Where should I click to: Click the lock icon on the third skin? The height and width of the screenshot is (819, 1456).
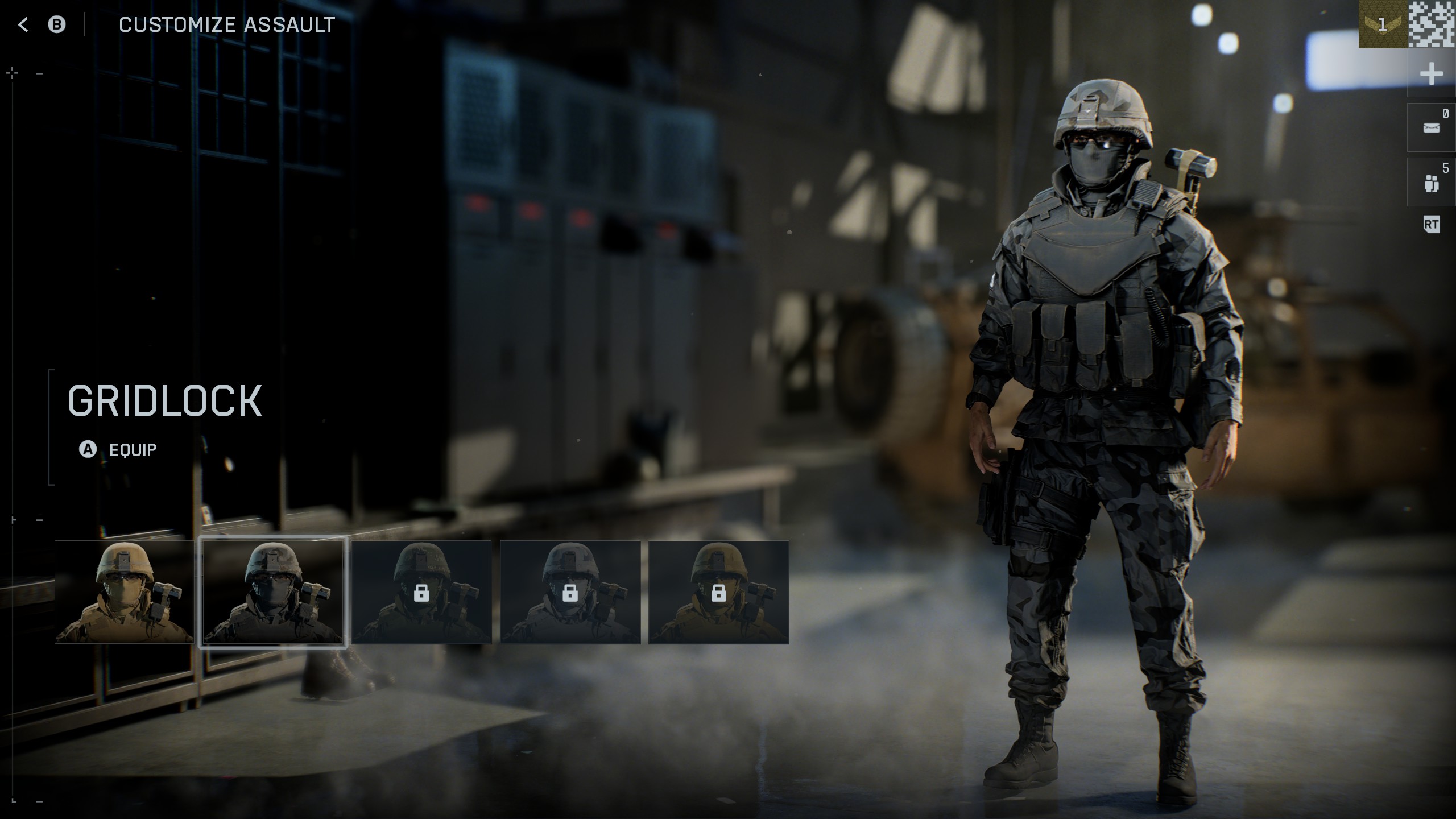click(422, 593)
